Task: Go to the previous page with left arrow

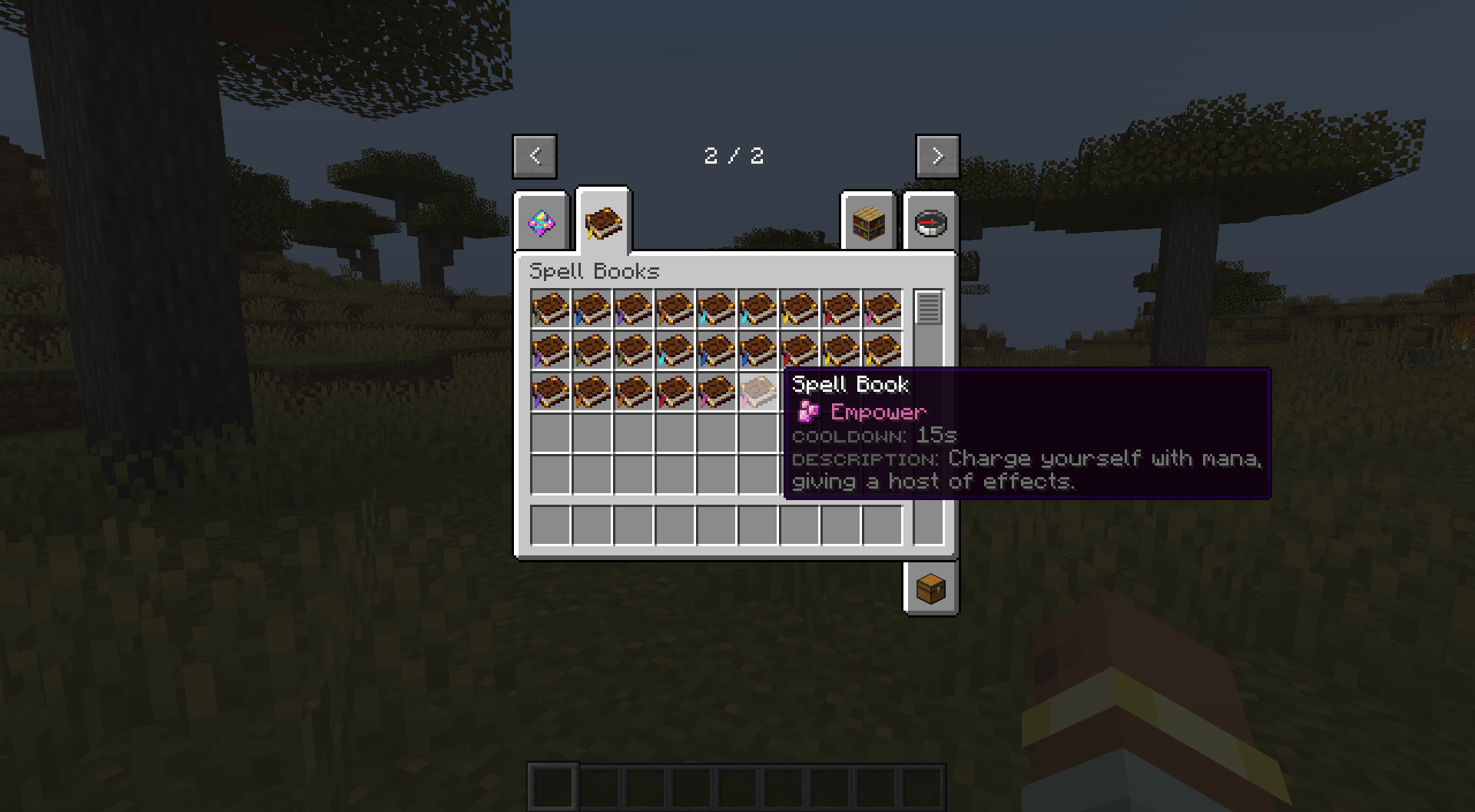Action: (x=535, y=156)
